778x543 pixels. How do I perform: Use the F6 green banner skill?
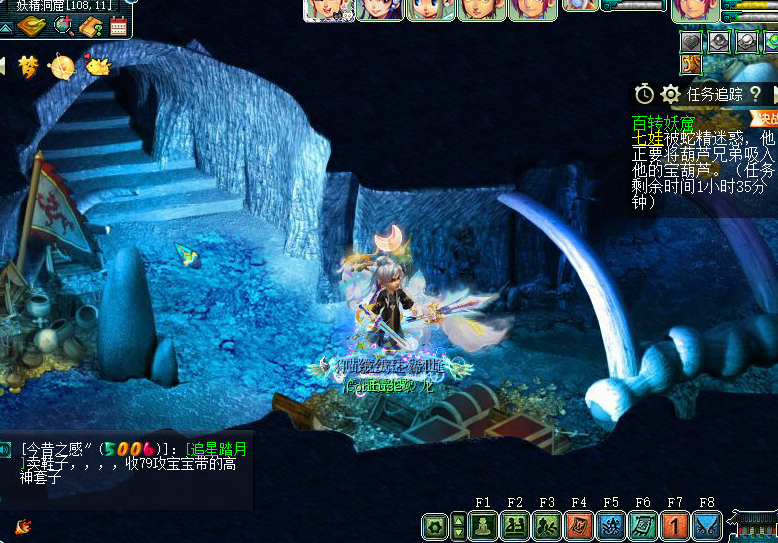644,526
